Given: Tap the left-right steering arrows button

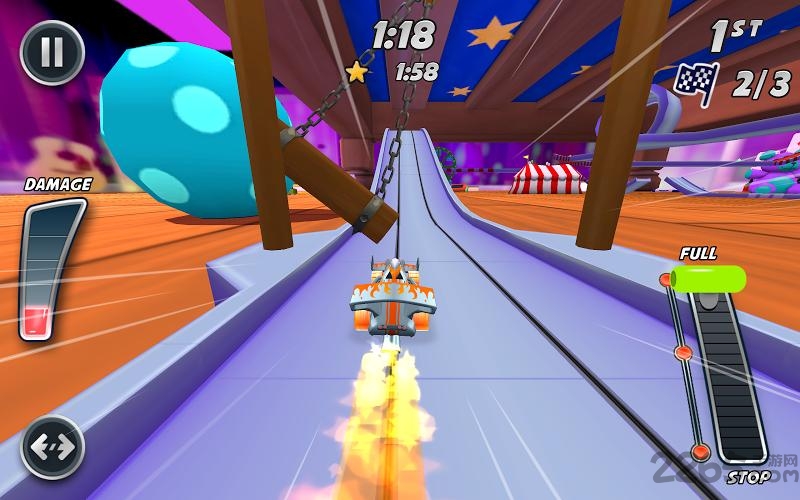Looking at the screenshot, I should (52, 446).
